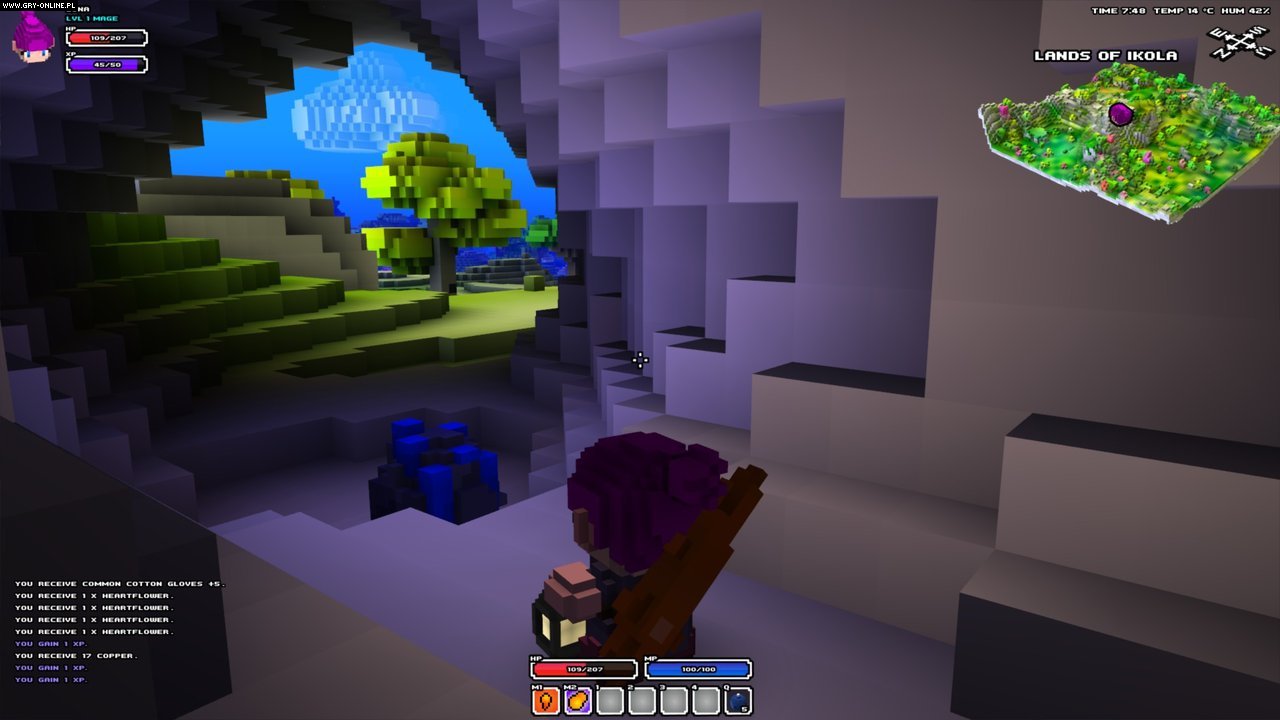The height and width of the screenshot is (720, 1280).
Task: Click the Lands of Ikola title text
Action: coord(1104,56)
